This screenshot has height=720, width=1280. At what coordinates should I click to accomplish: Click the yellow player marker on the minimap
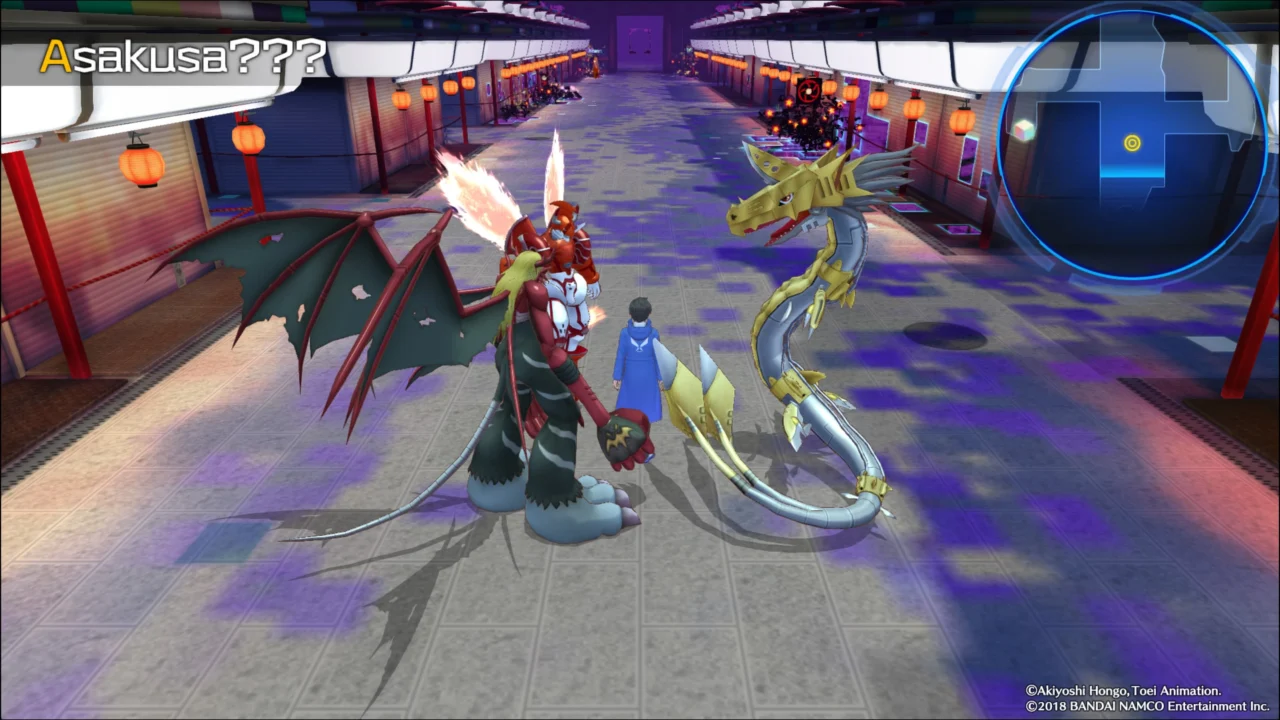coord(1131,142)
